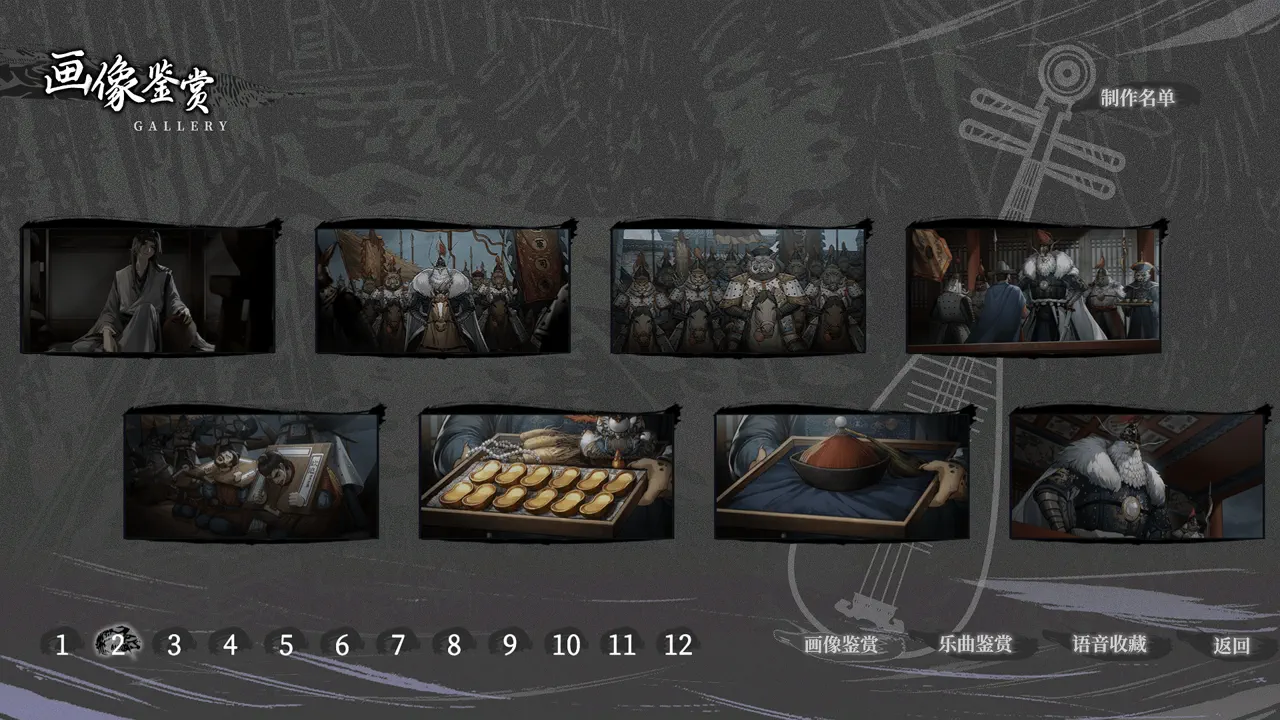Open the seated scholar portrait thumbnail

pos(148,290)
